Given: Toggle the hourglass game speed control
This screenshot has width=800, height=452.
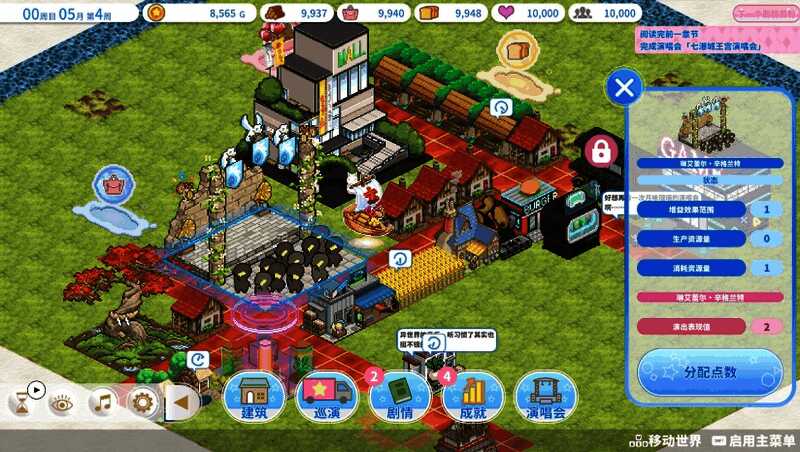Looking at the screenshot, I should pos(20,403).
